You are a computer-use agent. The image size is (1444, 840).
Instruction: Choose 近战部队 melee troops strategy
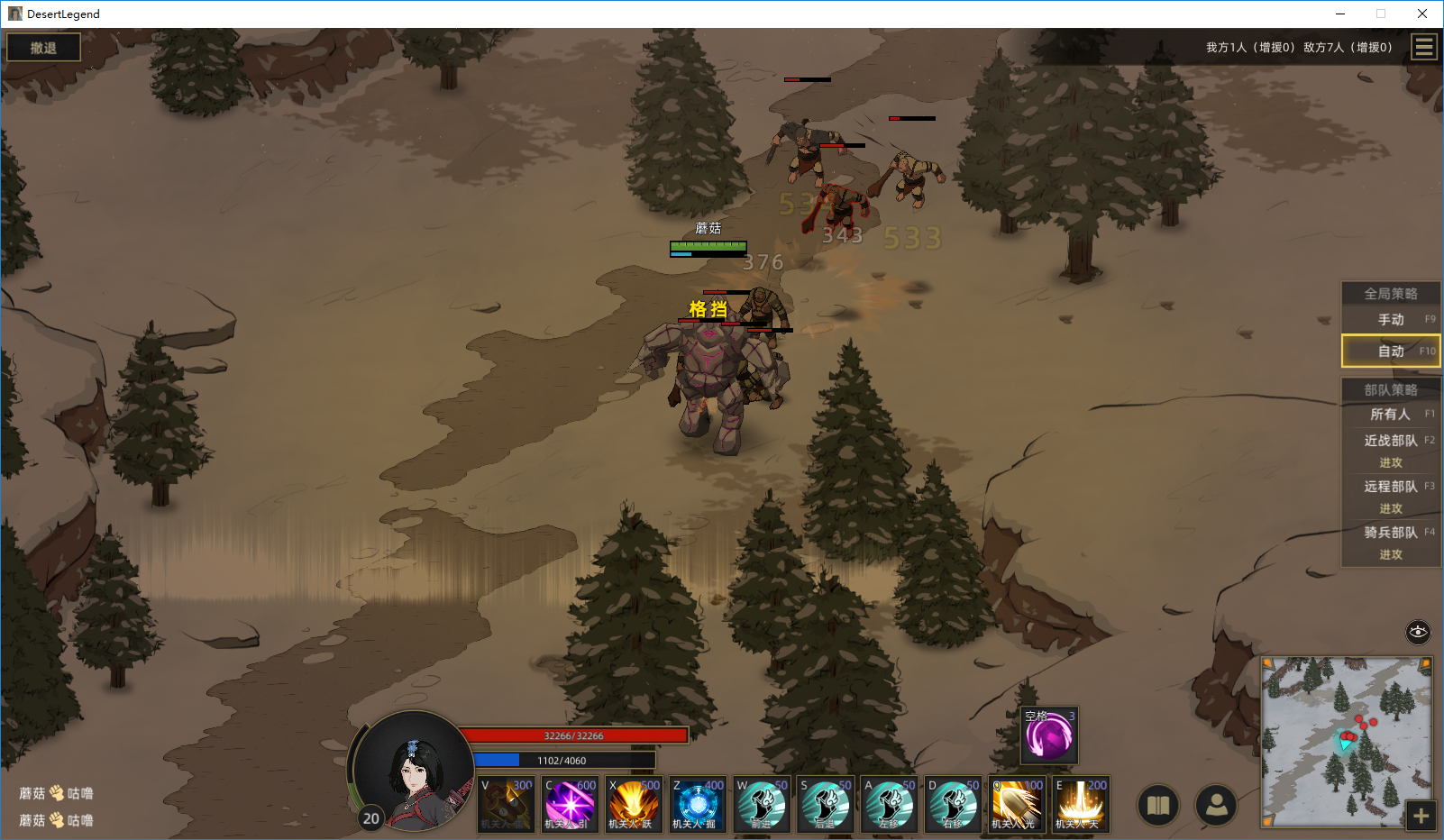pos(1391,441)
